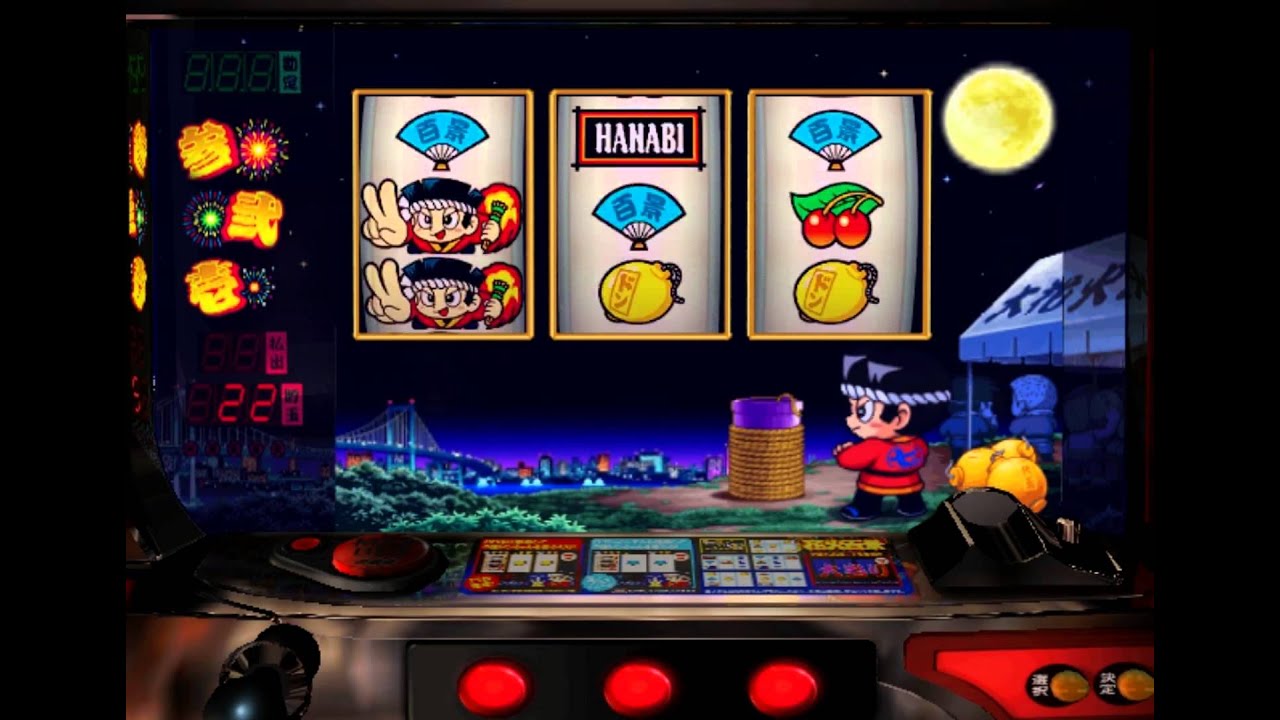1280x720 pixels.
Task: Click the HANABI logo symbol on center reel
Action: (640, 140)
